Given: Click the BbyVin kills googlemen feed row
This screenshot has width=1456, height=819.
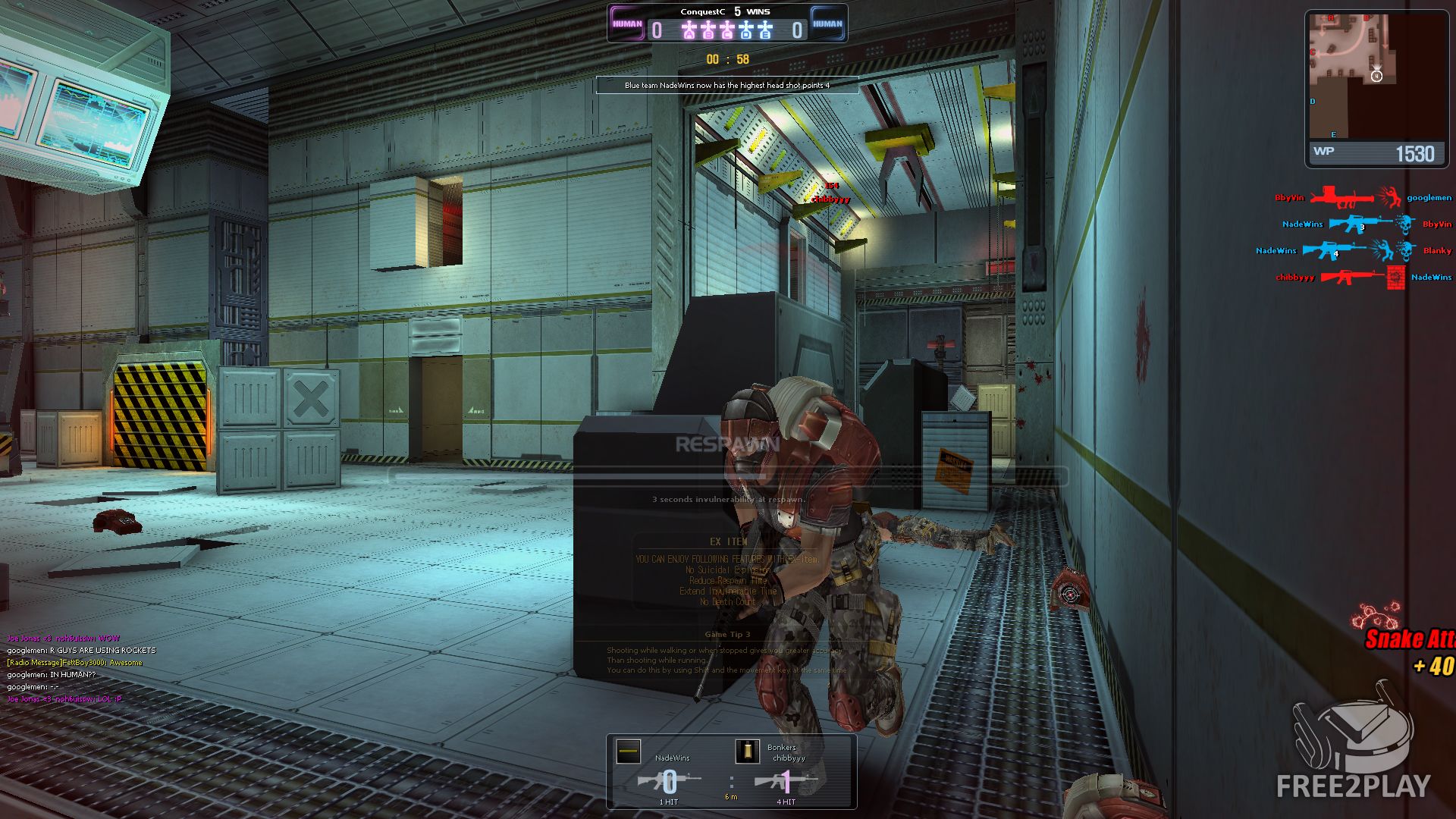Looking at the screenshot, I should (1363, 198).
